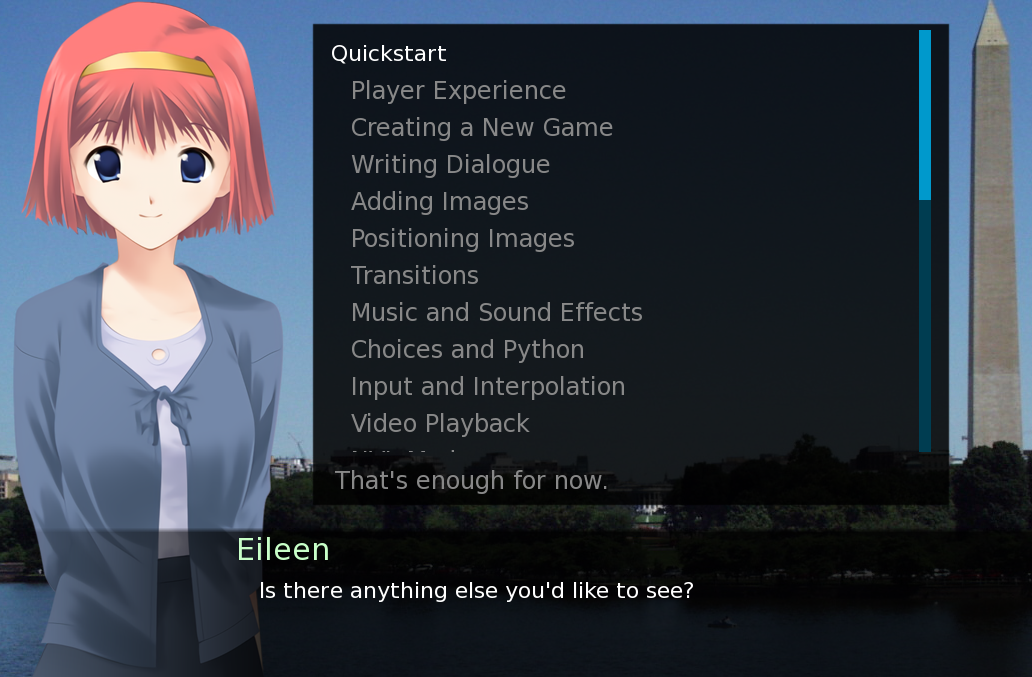This screenshot has width=1032, height=677.
Task: Choose Music and Sound Effects
Action: tap(496, 313)
